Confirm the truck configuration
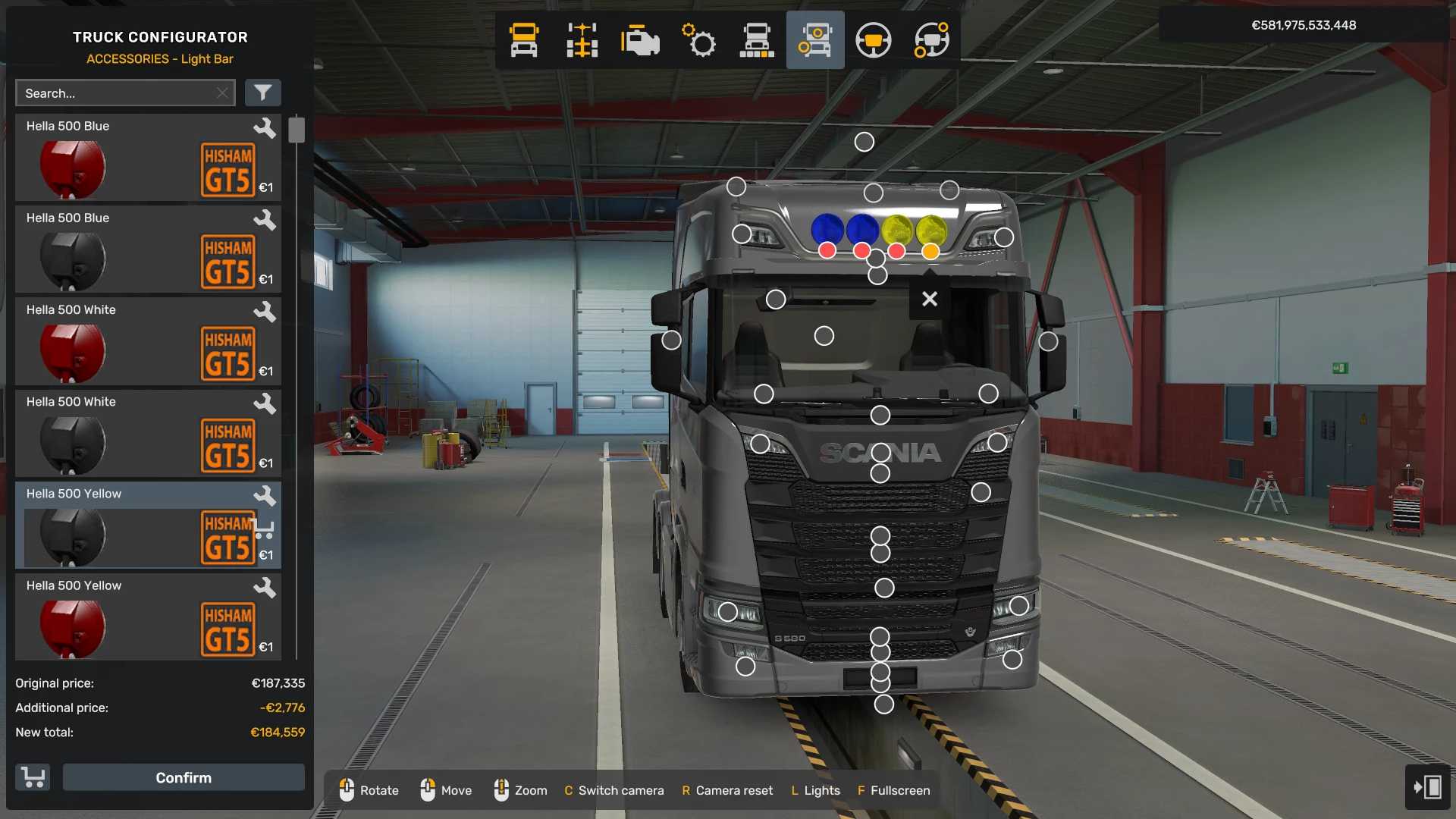The width and height of the screenshot is (1456, 819). coord(184,777)
